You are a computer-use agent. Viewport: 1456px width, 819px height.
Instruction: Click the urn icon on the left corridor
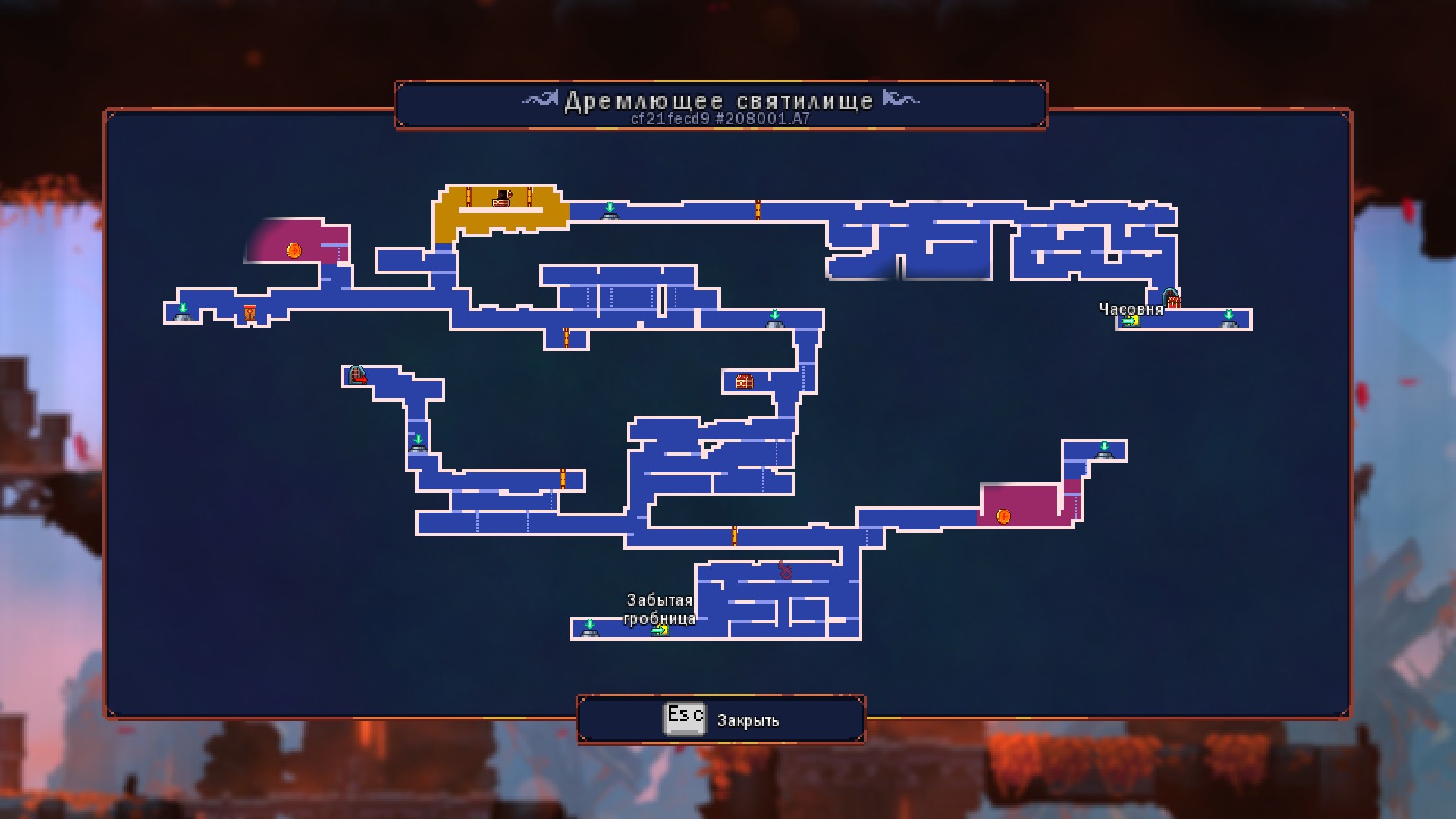(250, 311)
